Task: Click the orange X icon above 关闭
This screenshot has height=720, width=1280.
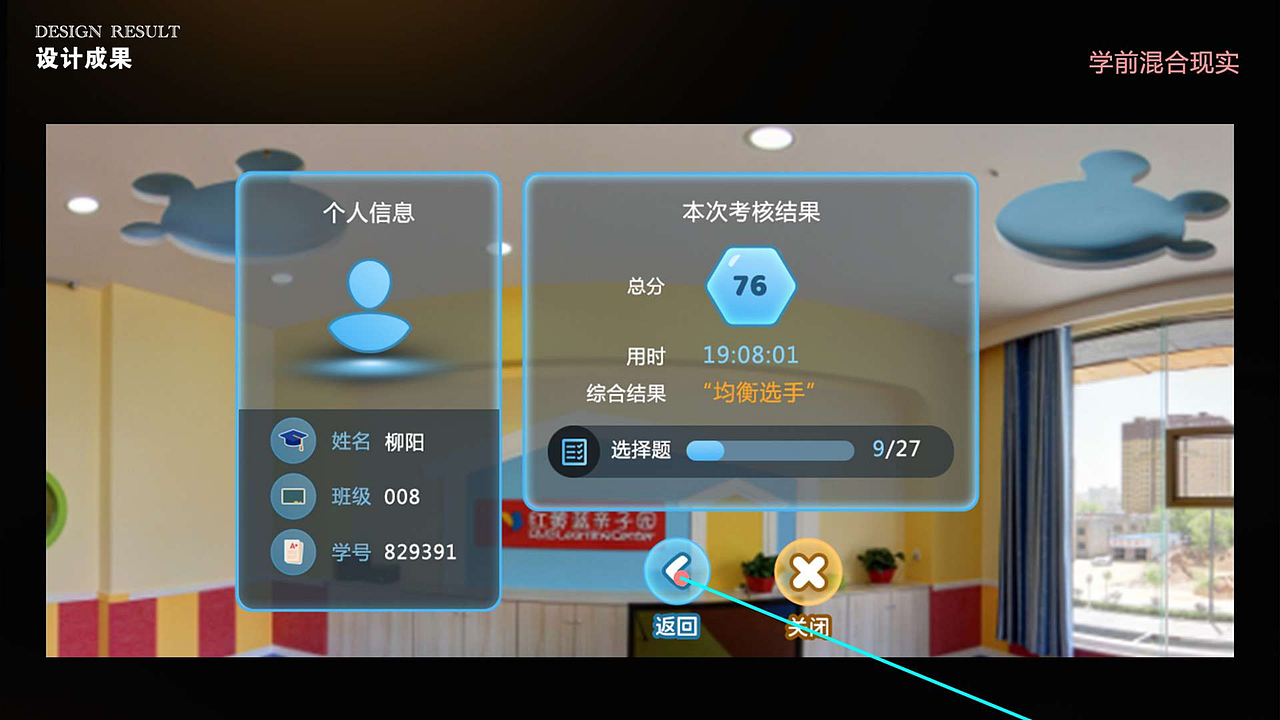Action: point(808,570)
